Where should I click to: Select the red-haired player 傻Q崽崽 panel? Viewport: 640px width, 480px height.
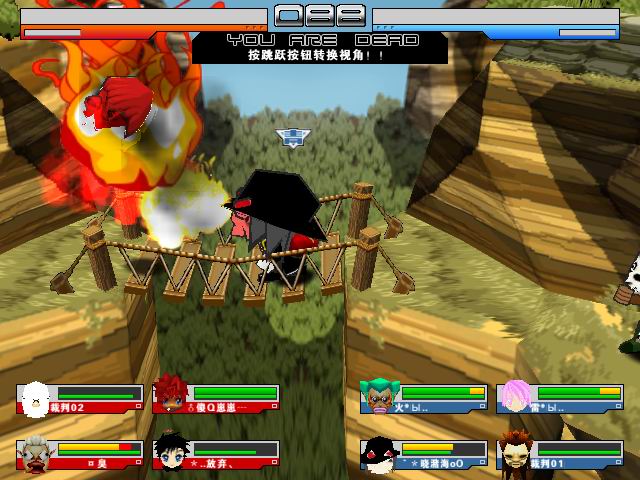click(x=216, y=399)
